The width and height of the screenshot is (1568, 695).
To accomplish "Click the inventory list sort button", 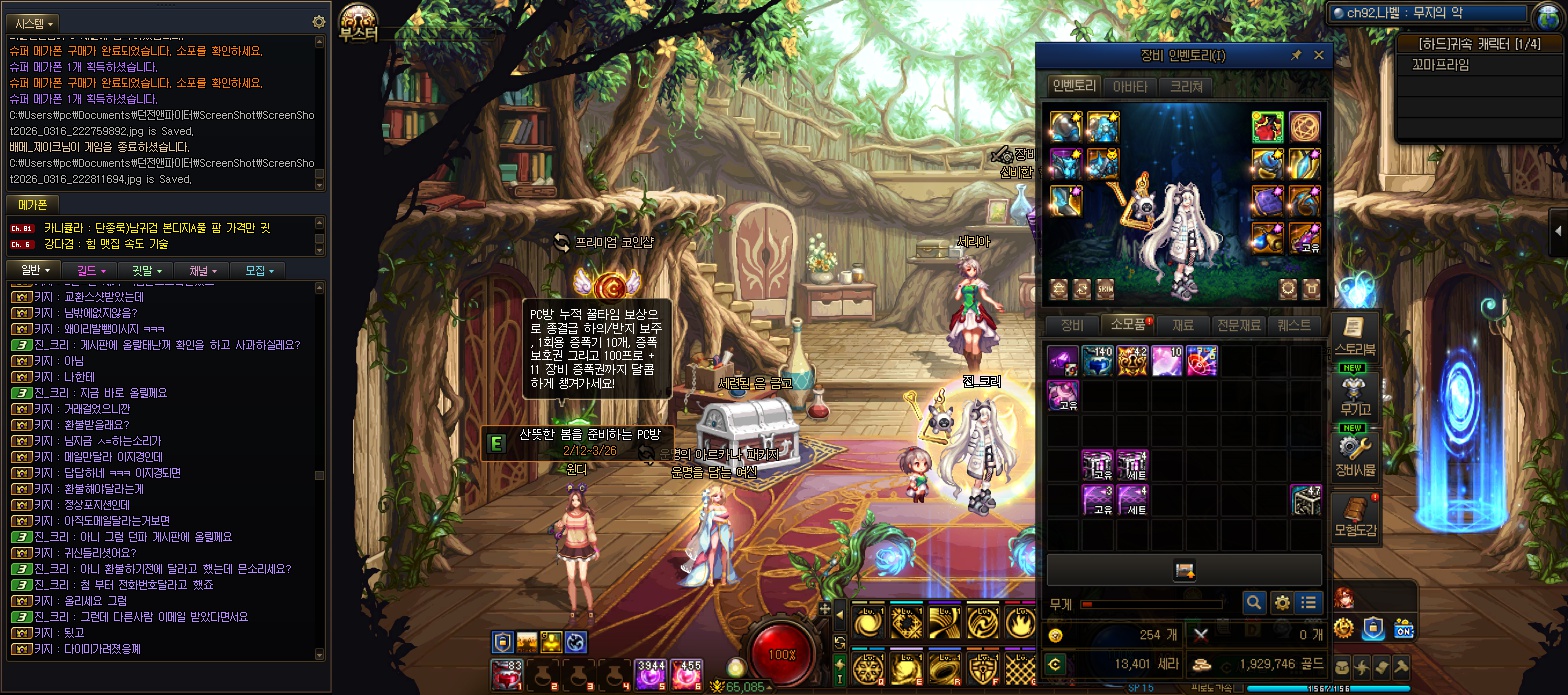I will pyautogui.click(x=1309, y=603).
